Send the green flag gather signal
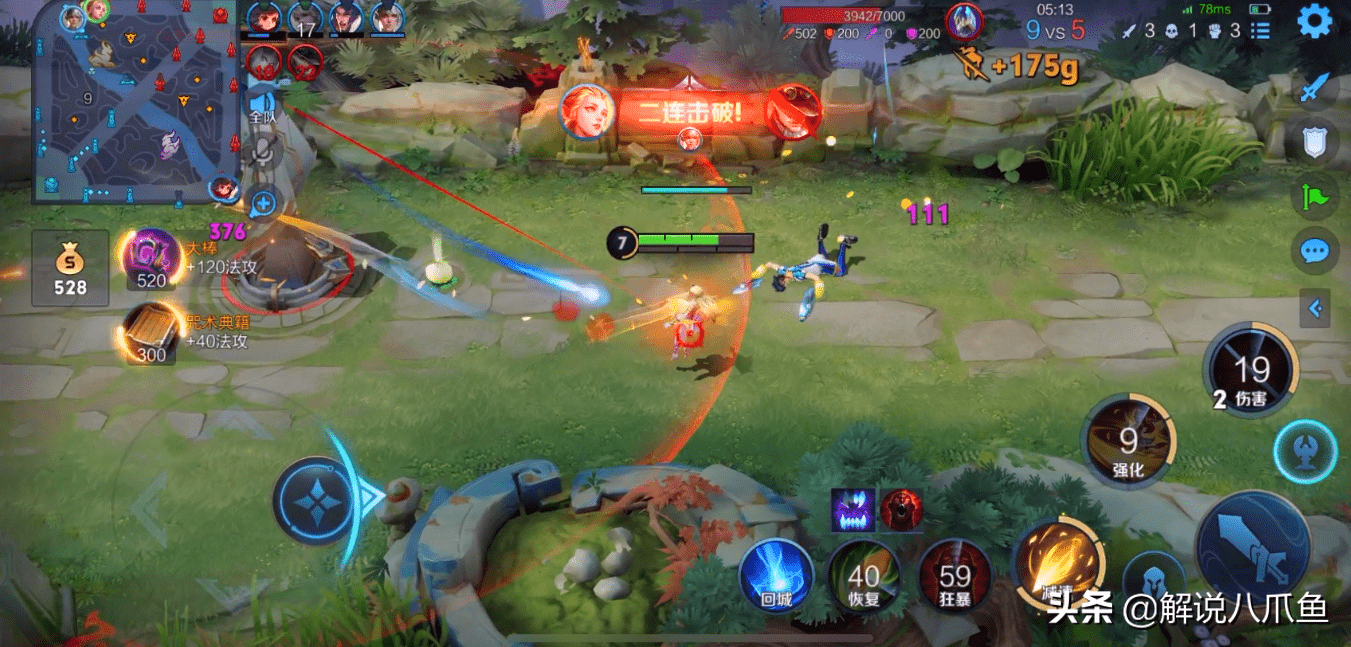This screenshot has width=1351, height=647. (1314, 195)
